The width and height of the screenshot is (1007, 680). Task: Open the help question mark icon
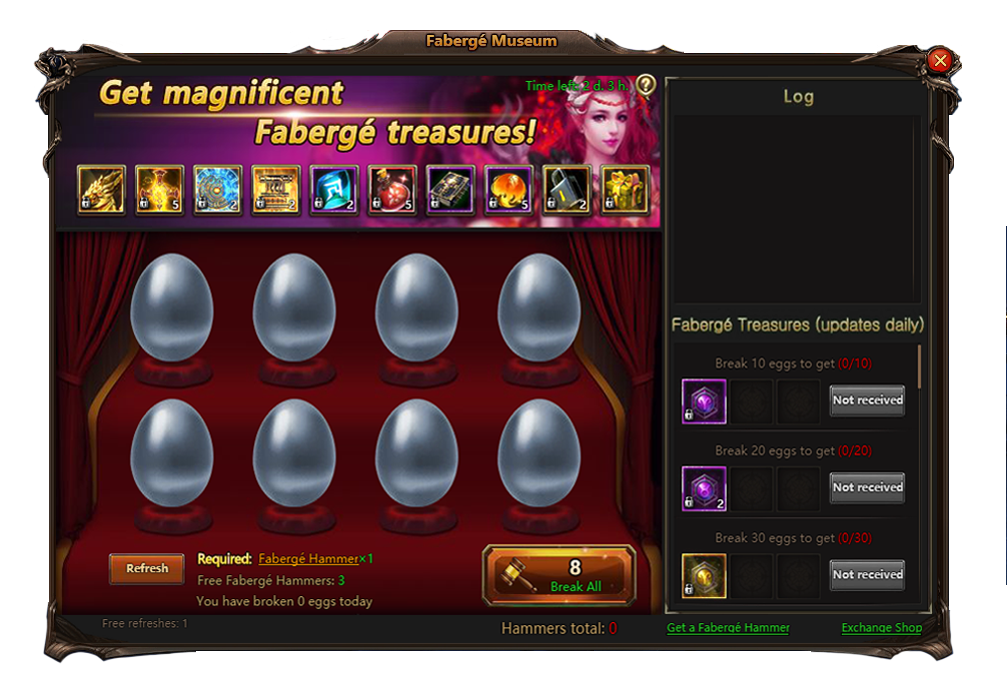pyautogui.click(x=646, y=85)
